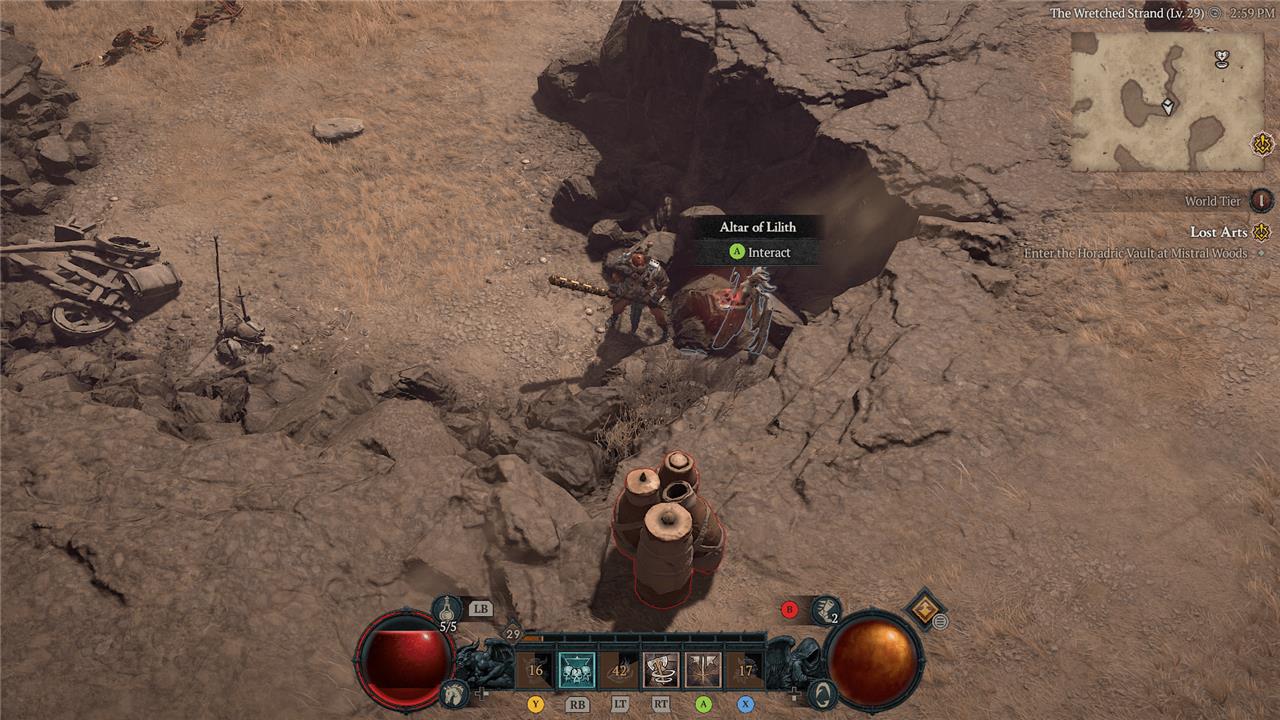Screen dimensions: 1280x720
Task: Select the skull war cry skill
Action: pyautogui.click(x=575, y=670)
